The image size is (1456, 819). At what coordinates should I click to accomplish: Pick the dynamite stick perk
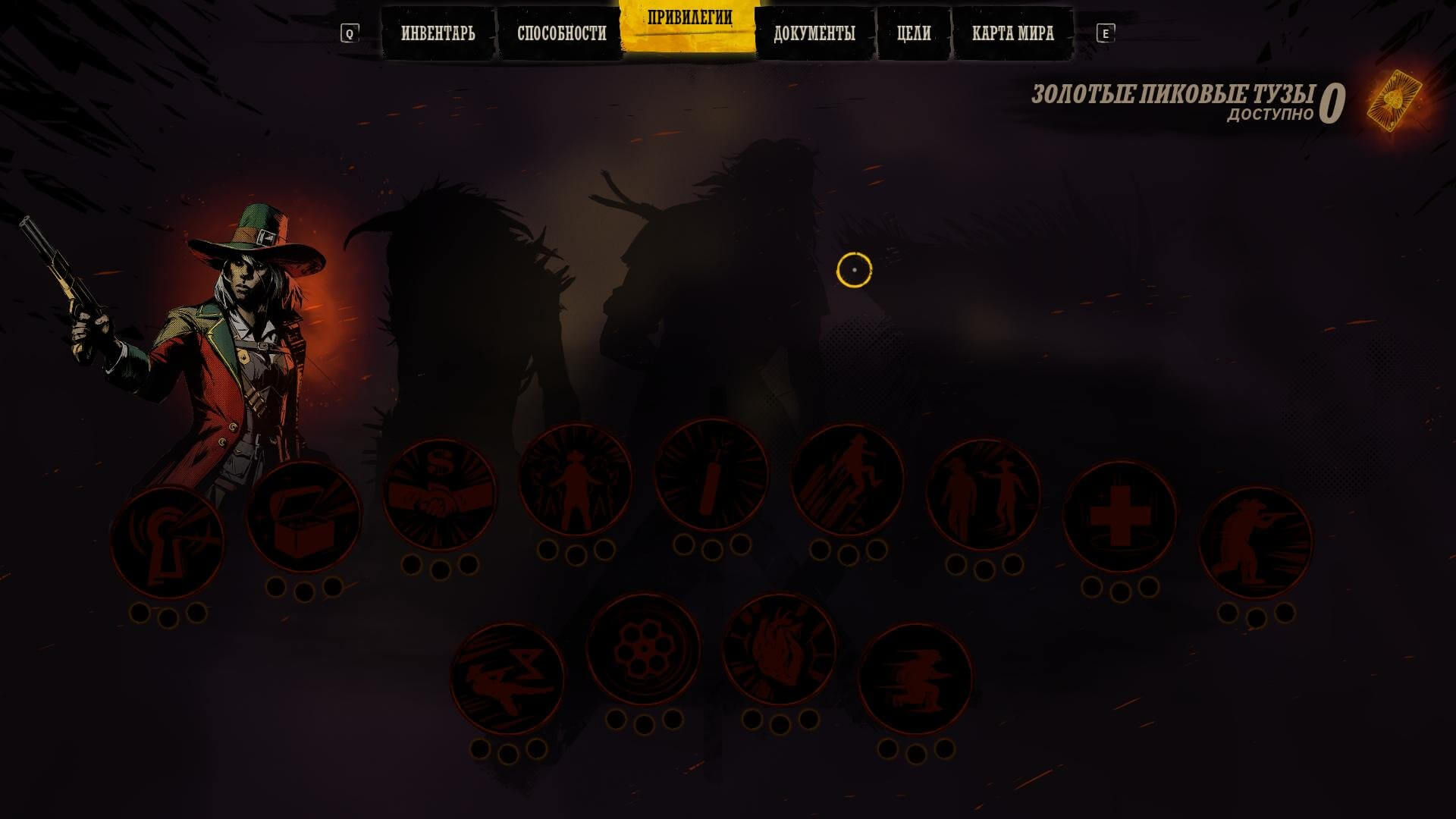[x=711, y=475]
